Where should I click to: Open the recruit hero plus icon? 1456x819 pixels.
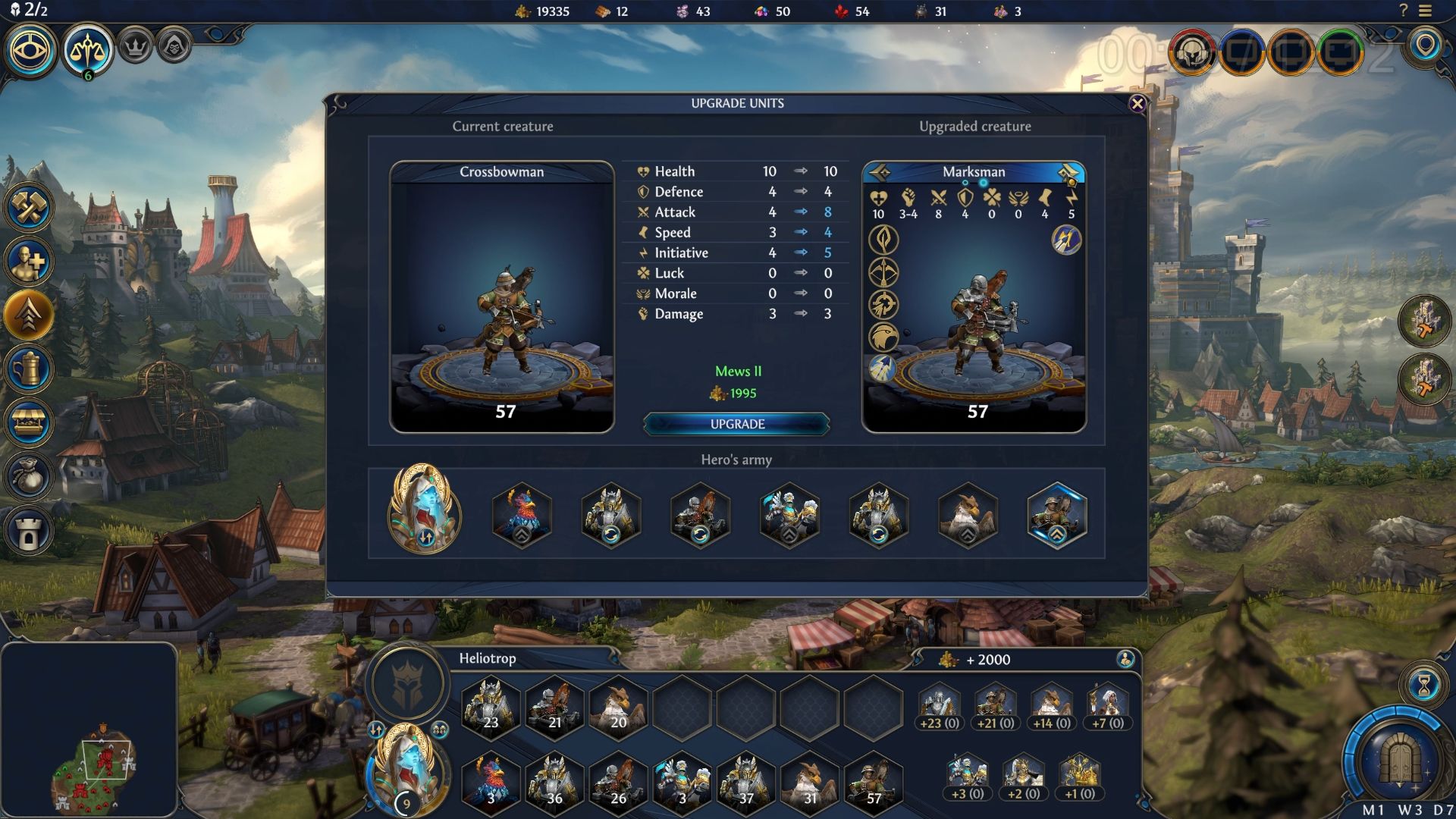click(29, 262)
